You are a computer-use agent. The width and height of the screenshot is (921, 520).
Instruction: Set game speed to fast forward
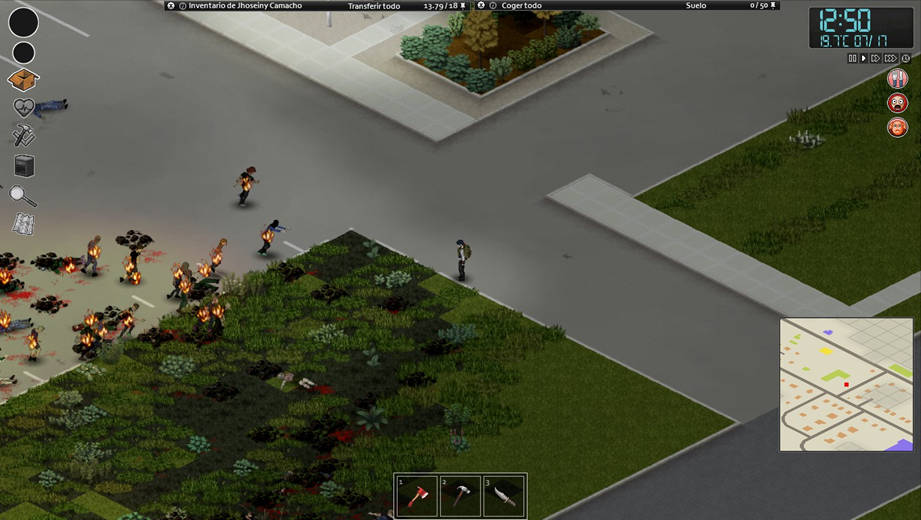[x=876, y=59]
